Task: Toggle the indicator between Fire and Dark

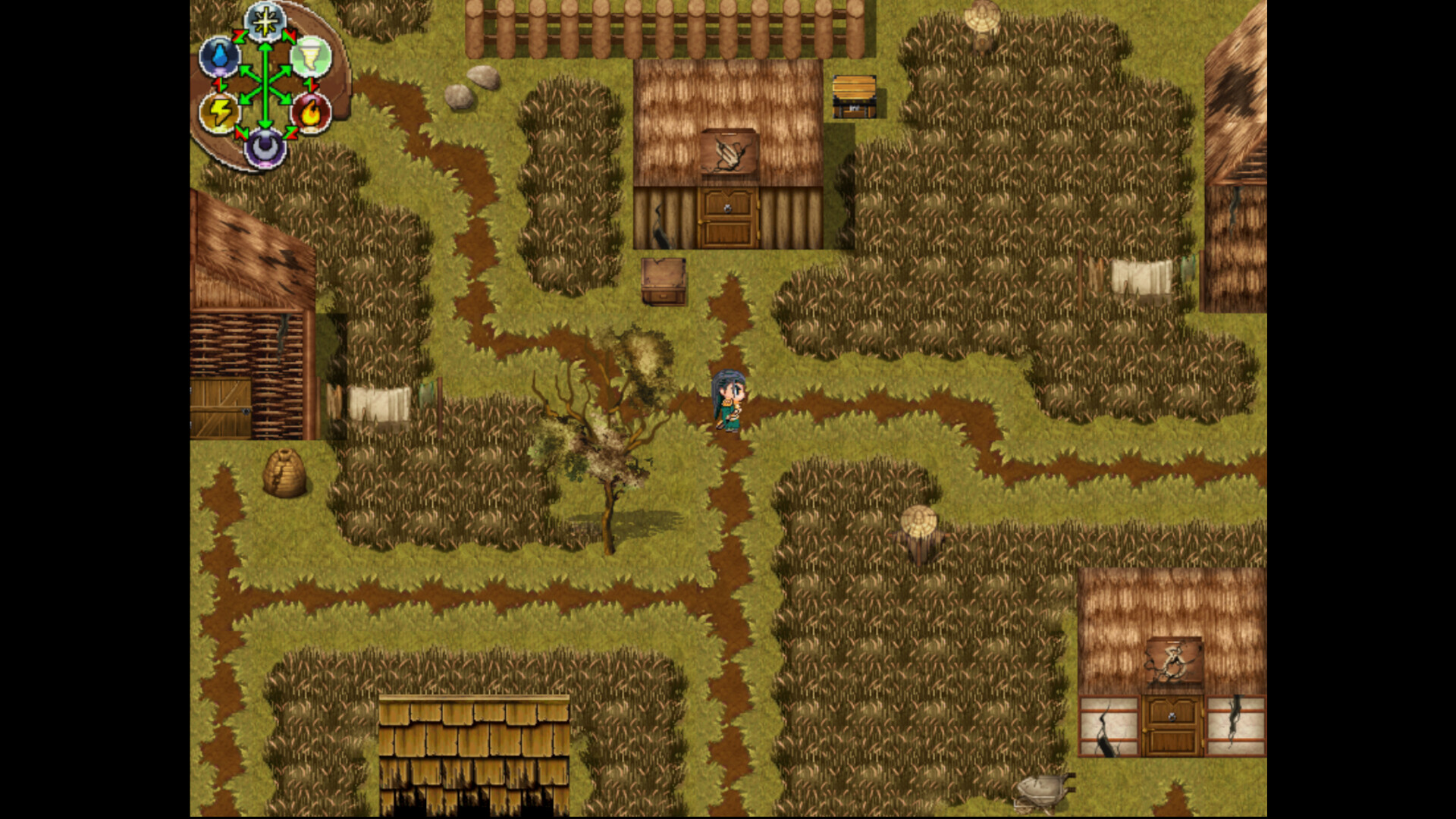Action: pos(290,133)
